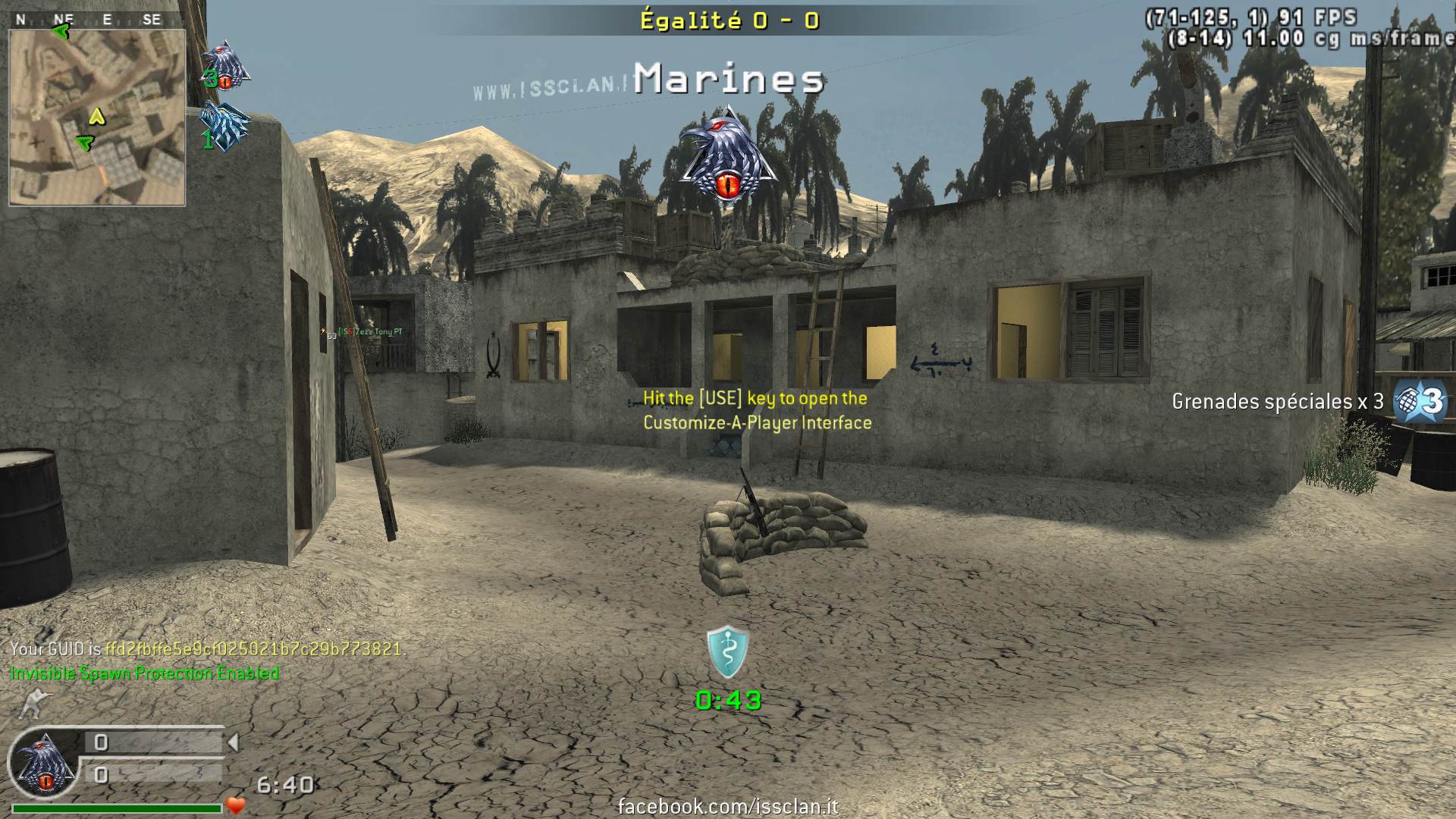The height and width of the screenshot is (819, 1456).
Task: Select the special grenades icon
Action: pos(1420,400)
